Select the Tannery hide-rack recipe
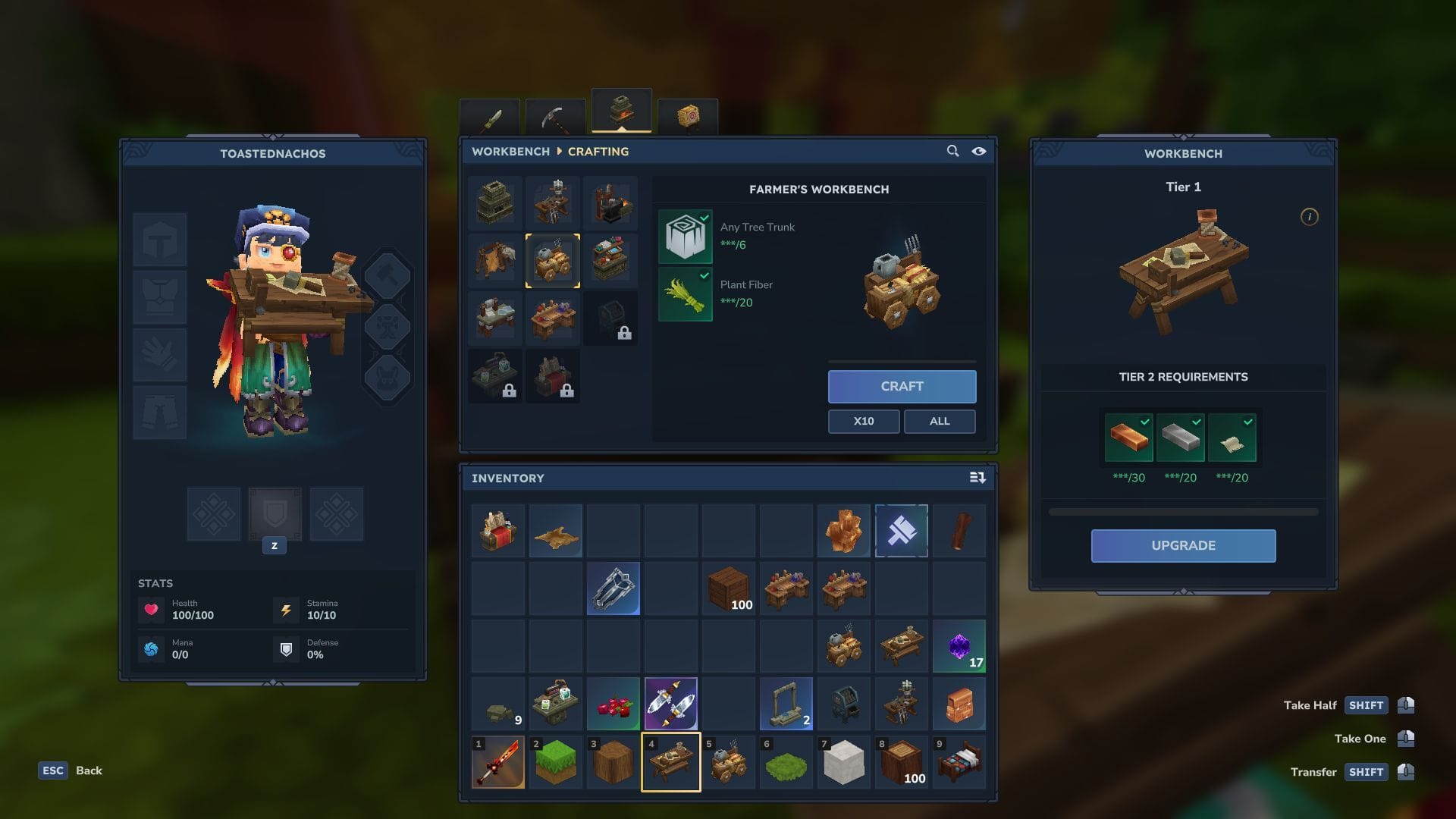The image size is (1456, 819). 495,260
